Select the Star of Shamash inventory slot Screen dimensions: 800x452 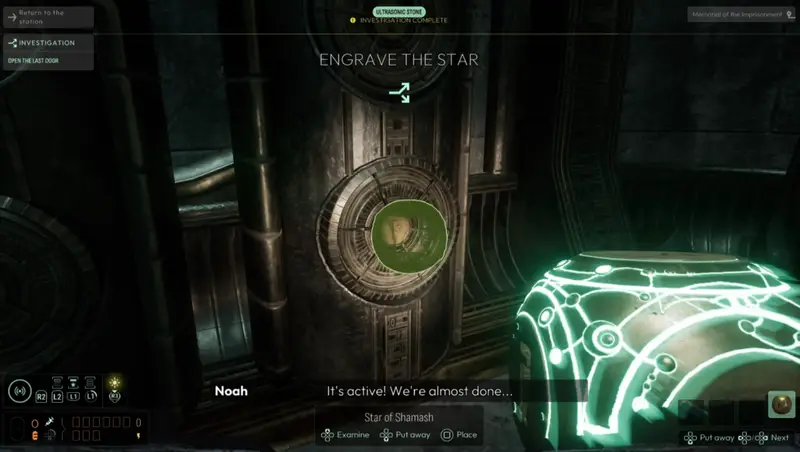click(x=780, y=405)
